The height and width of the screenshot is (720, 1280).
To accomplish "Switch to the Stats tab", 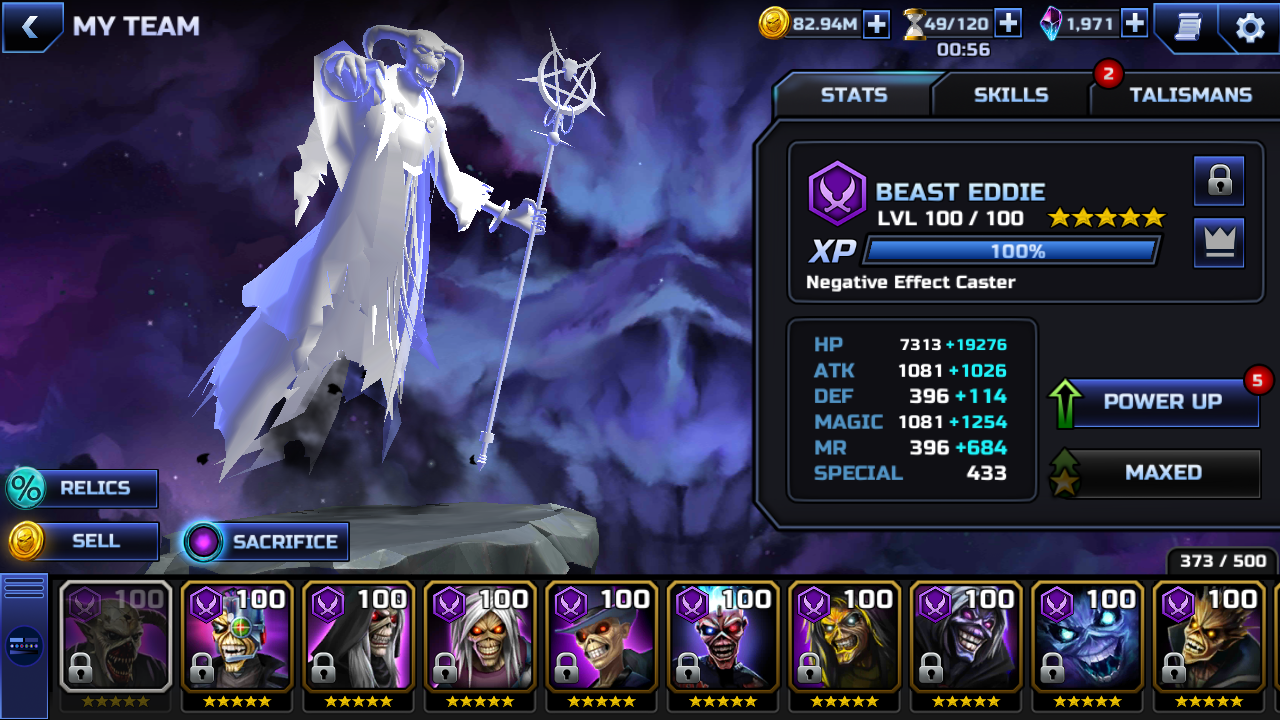I will click(853, 95).
